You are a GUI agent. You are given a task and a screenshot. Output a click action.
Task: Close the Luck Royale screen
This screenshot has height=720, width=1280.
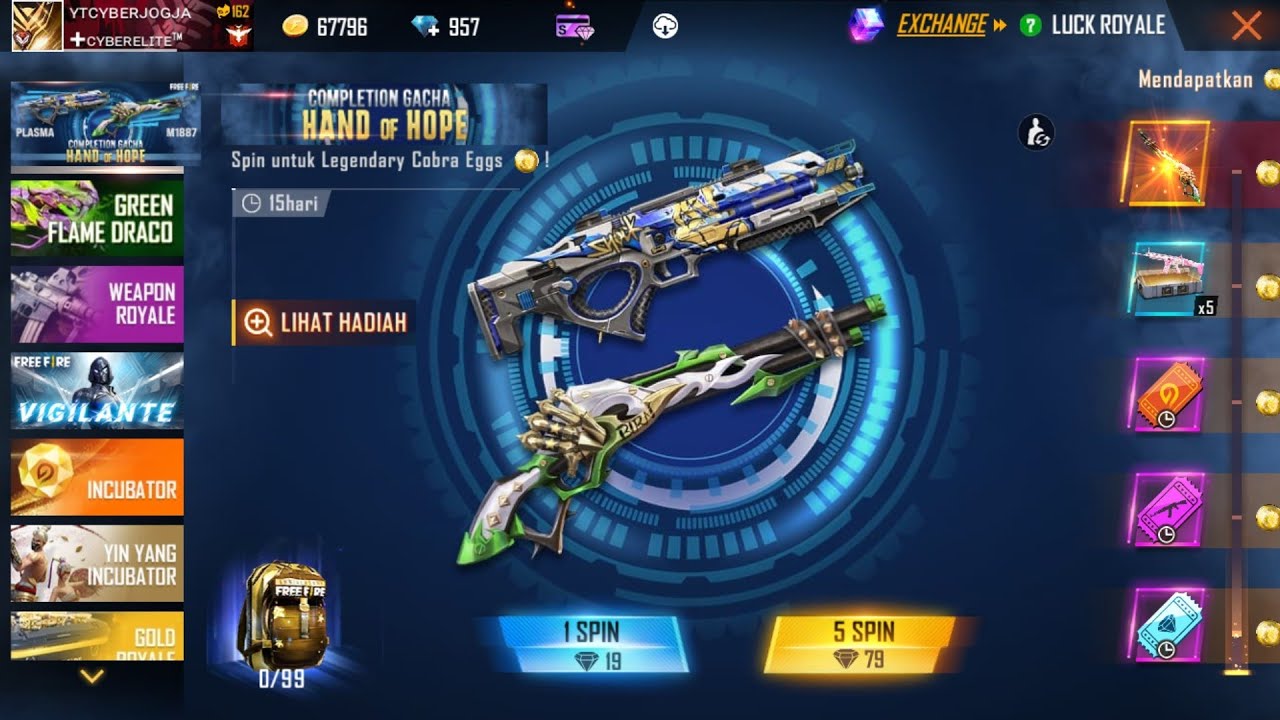1246,25
